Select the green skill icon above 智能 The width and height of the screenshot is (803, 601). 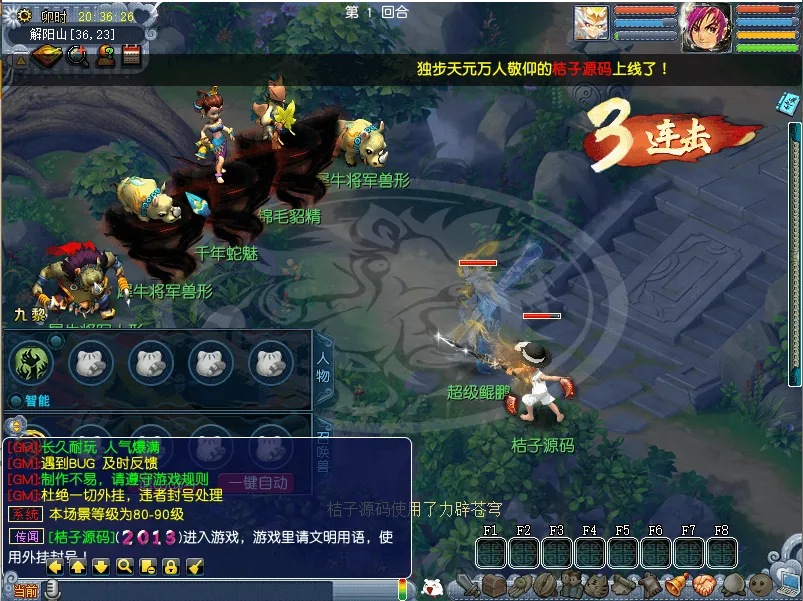point(30,362)
